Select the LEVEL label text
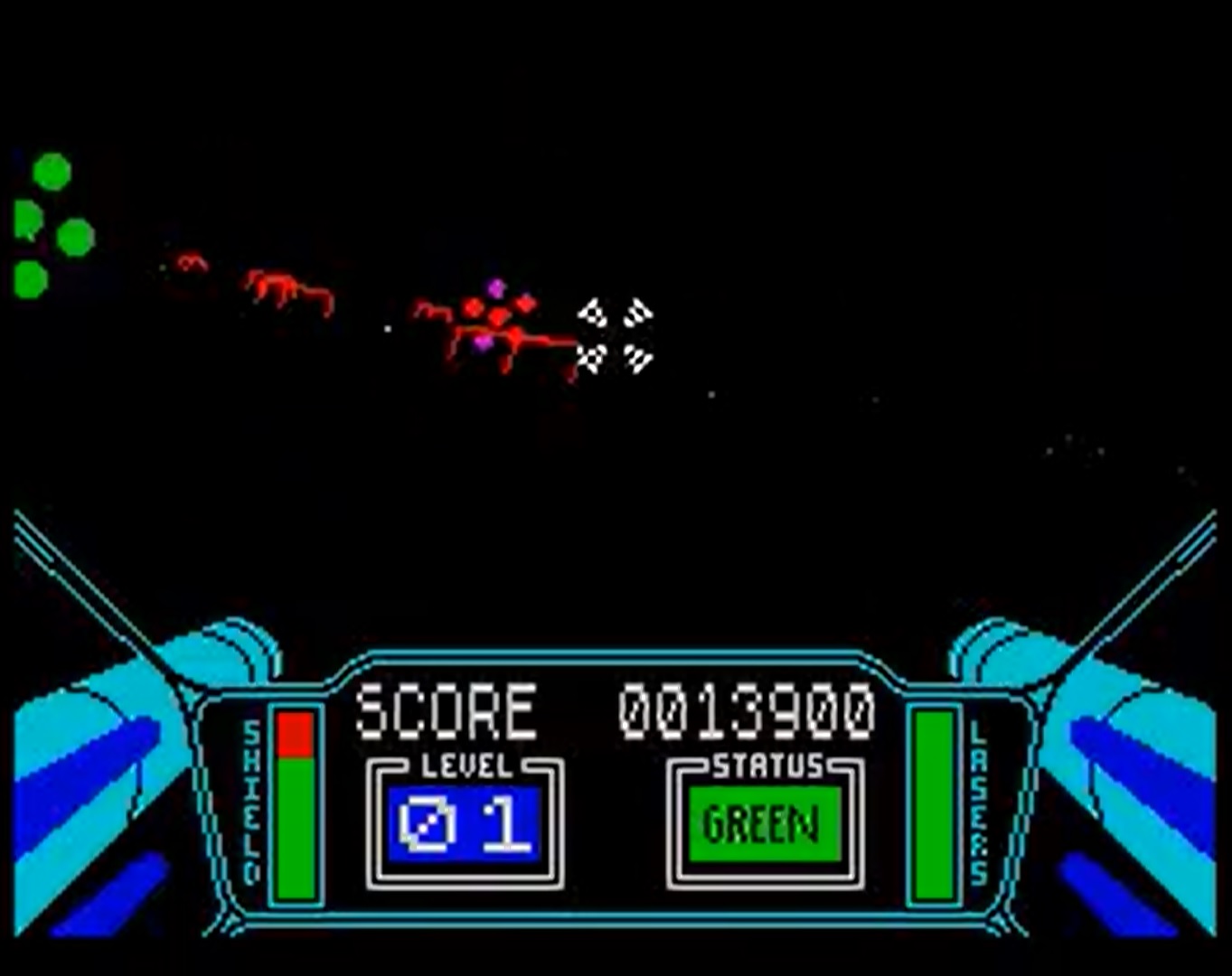Viewport: 1232px width, 976px height. point(463,765)
